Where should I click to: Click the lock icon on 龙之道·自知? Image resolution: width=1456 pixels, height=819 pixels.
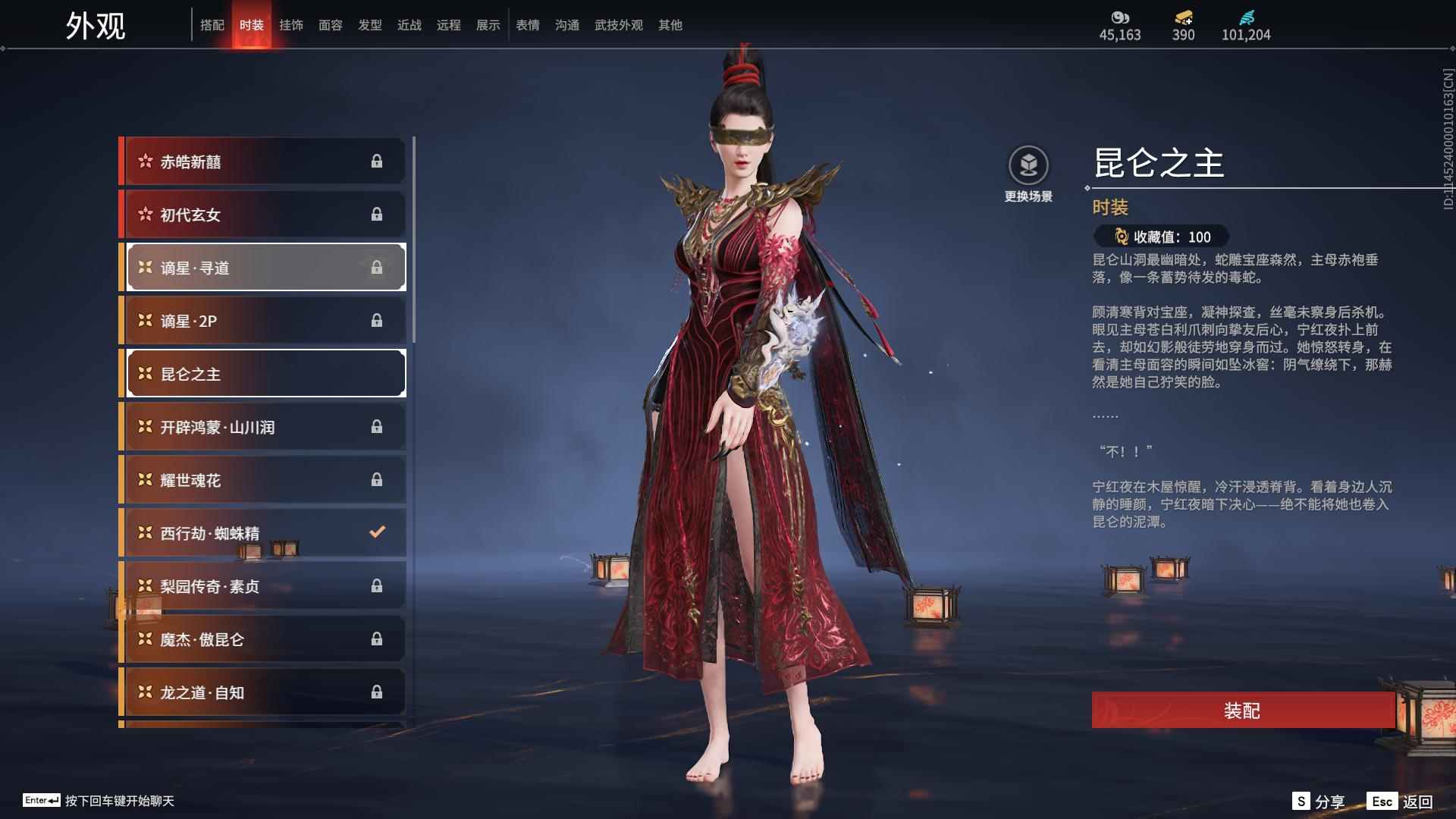pos(377,692)
